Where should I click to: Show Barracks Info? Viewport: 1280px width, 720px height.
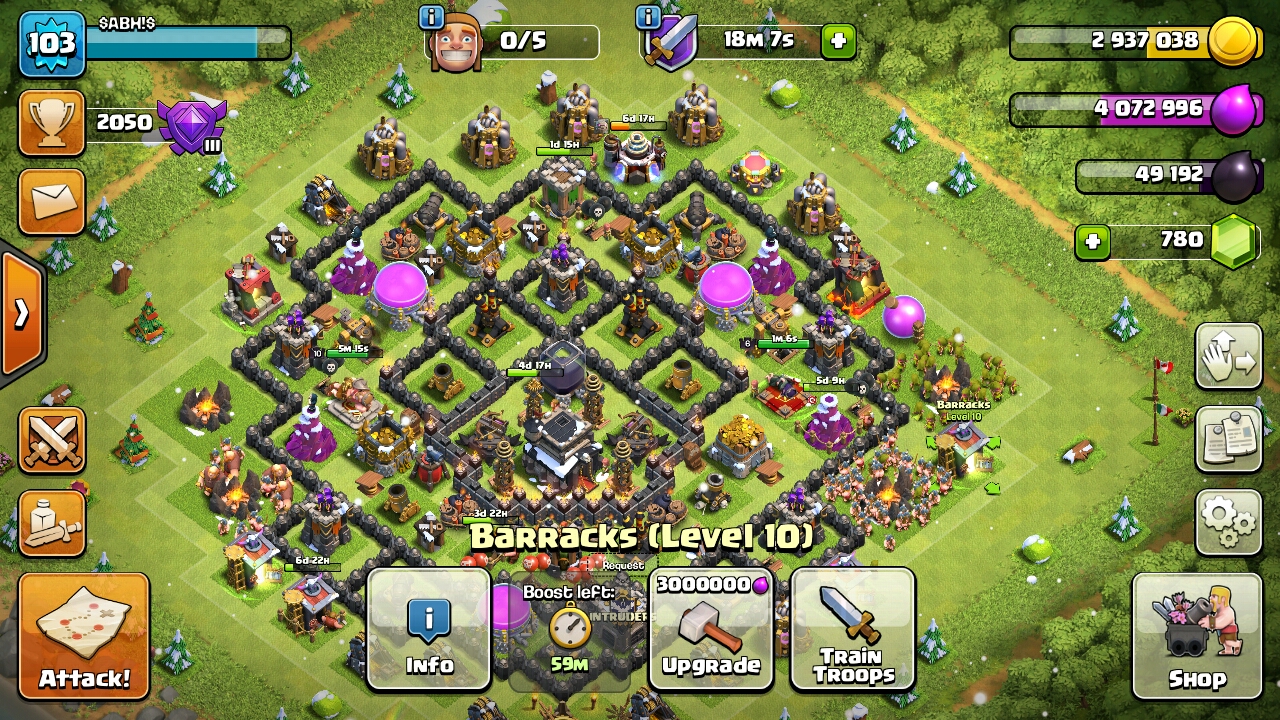point(429,629)
